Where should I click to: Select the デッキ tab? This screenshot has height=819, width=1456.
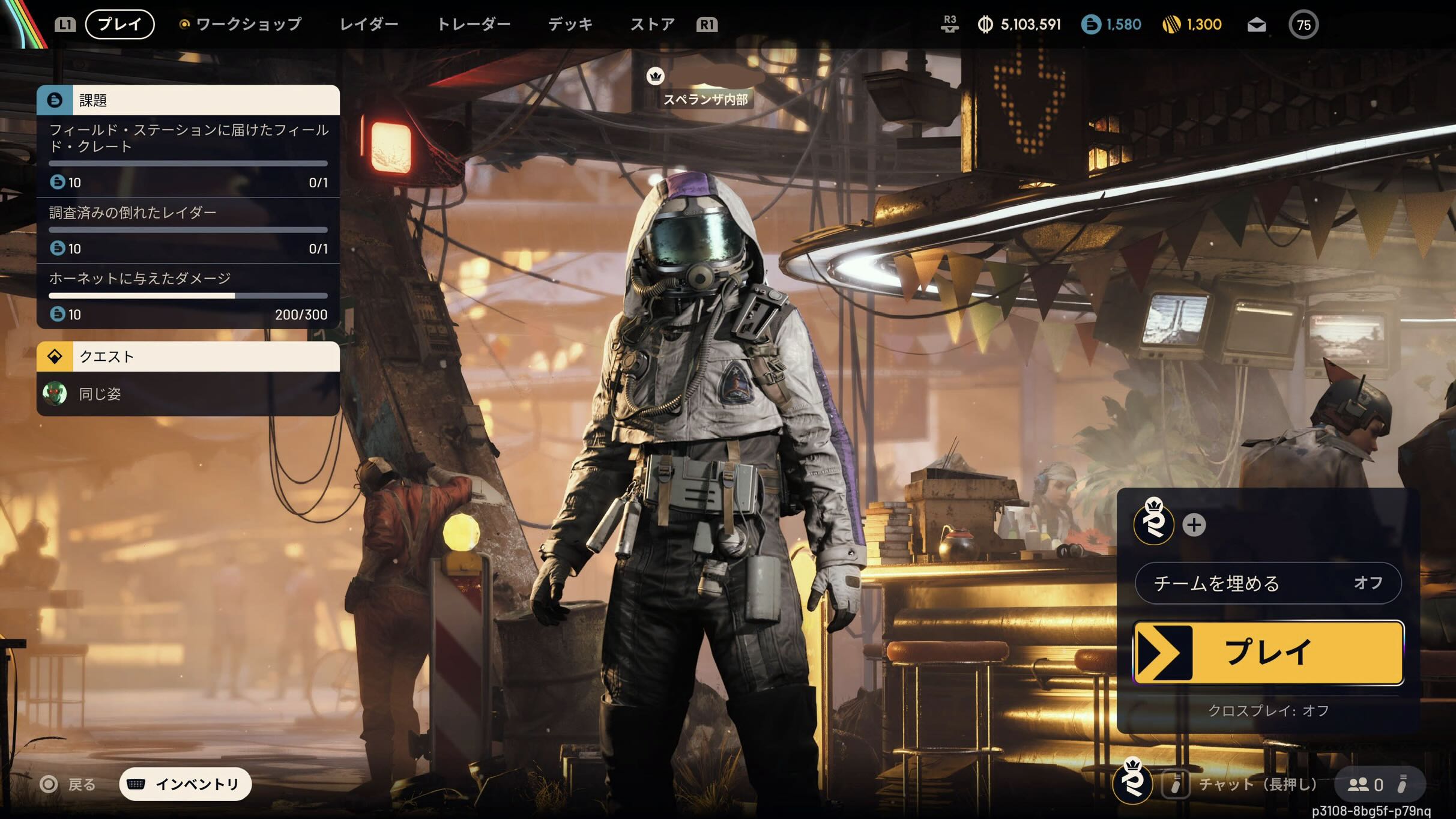(x=570, y=24)
